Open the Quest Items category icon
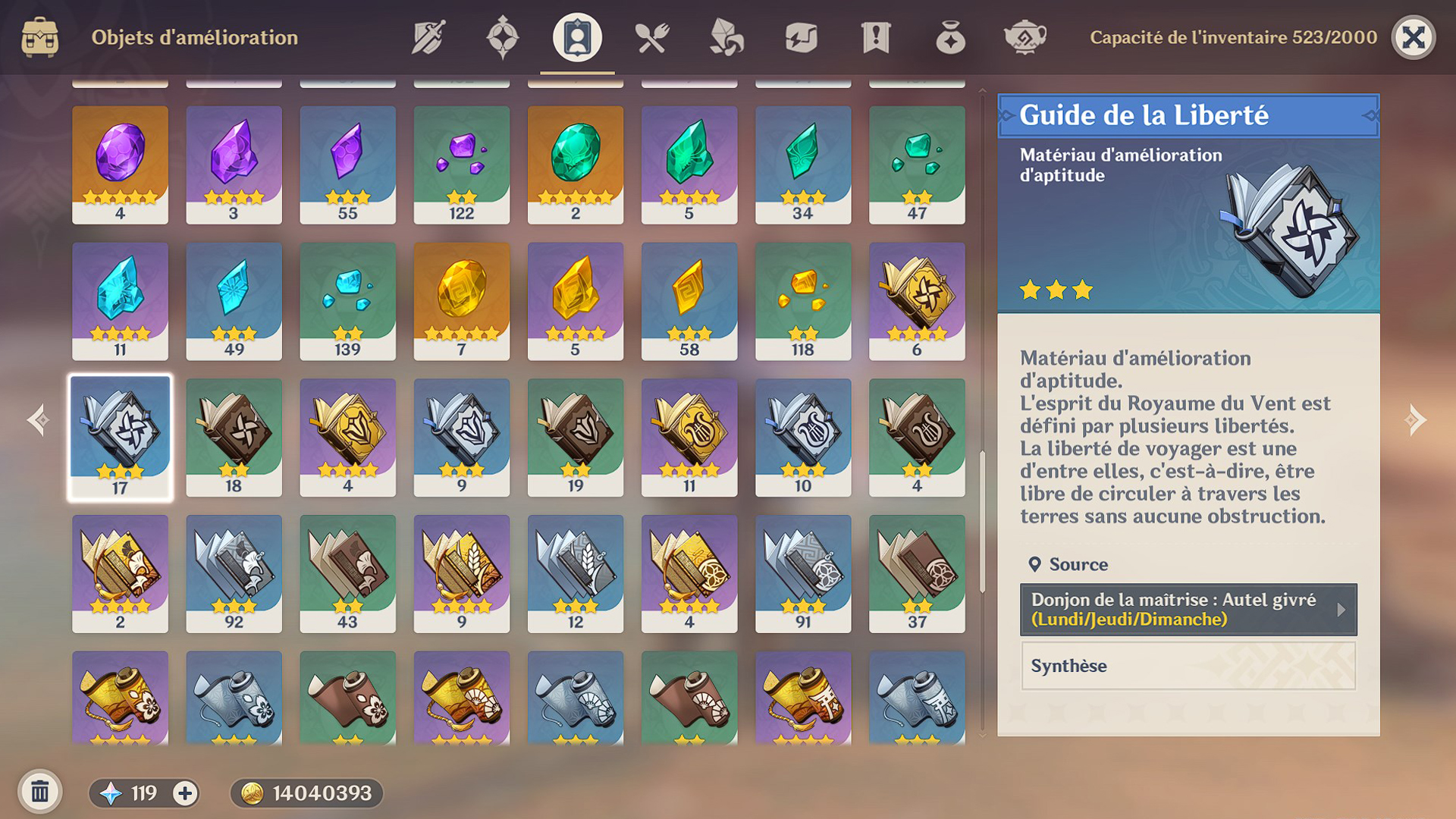Screen dimensions: 1456x819 (877, 37)
